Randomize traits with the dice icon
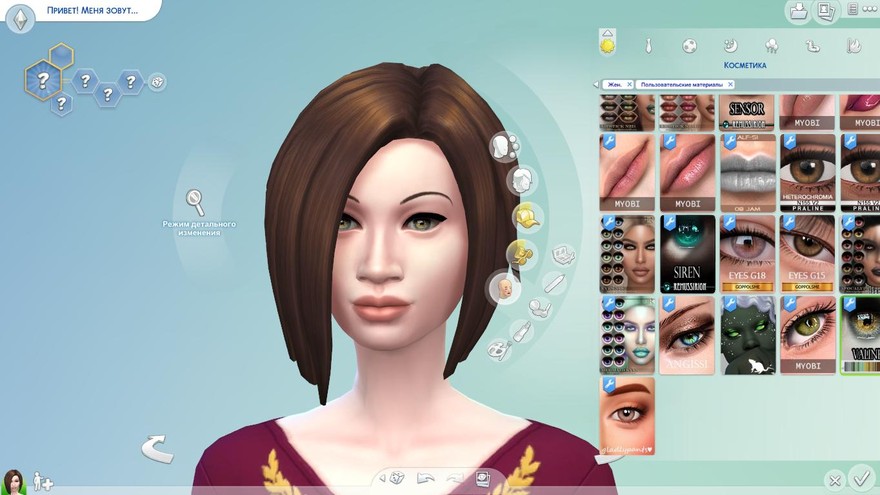Screen dimensions: 880x495 point(157,82)
